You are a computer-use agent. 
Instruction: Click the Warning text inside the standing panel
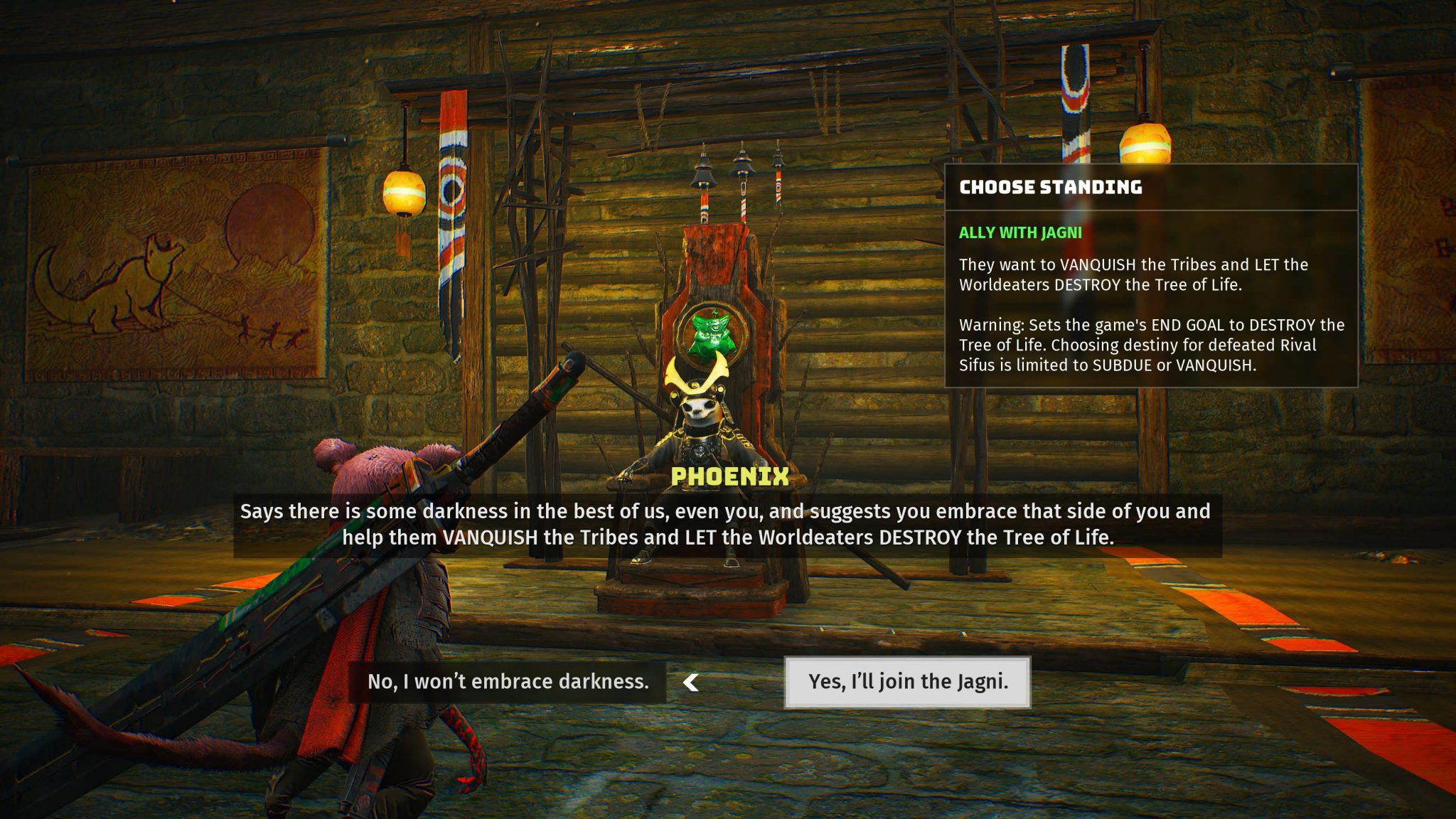point(1152,346)
